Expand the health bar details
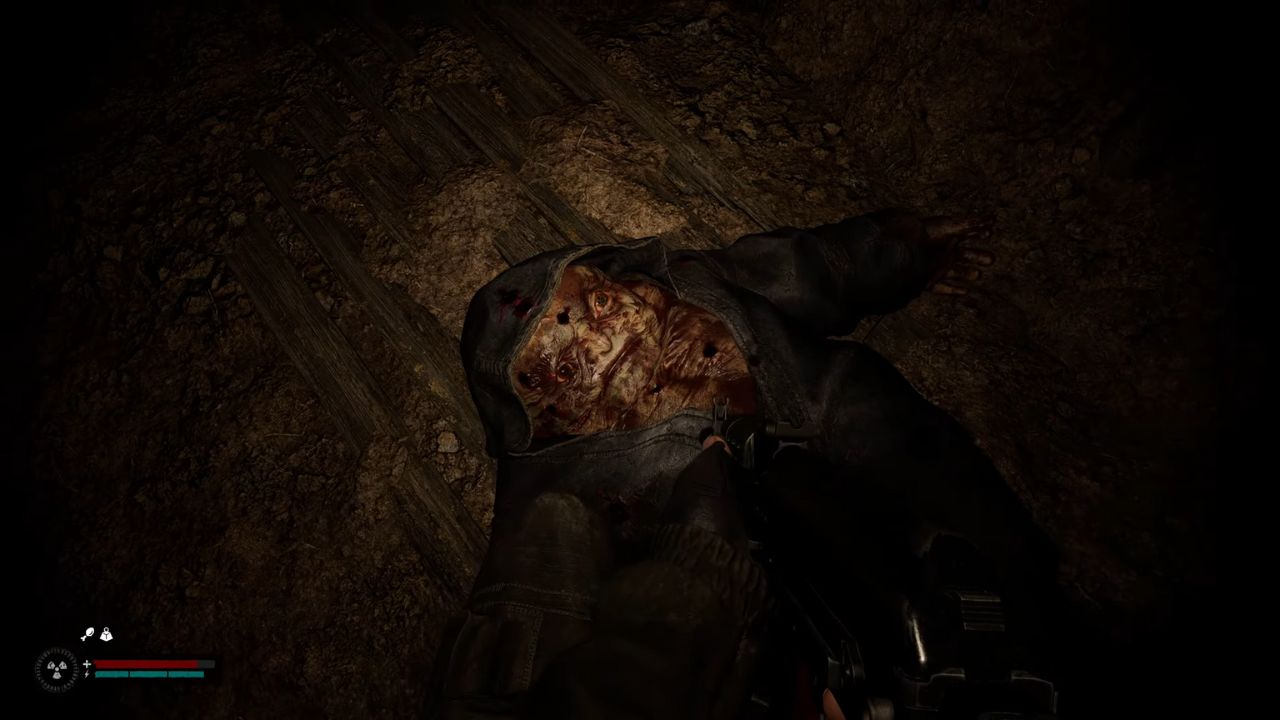The image size is (1280, 720). pyautogui.click(x=146, y=663)
